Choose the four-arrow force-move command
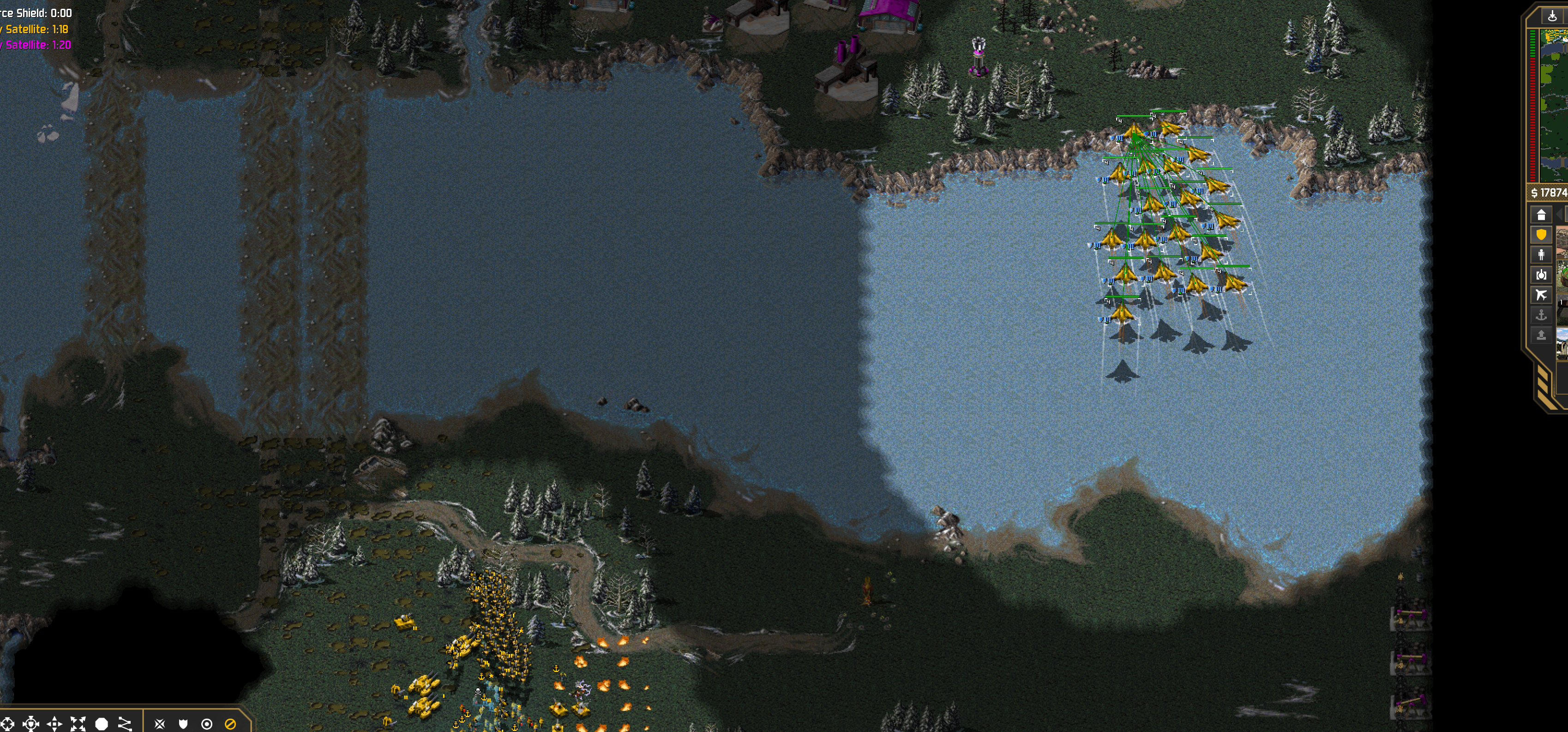The height and width of the screenshot is (732, 1568). [55, 724]
